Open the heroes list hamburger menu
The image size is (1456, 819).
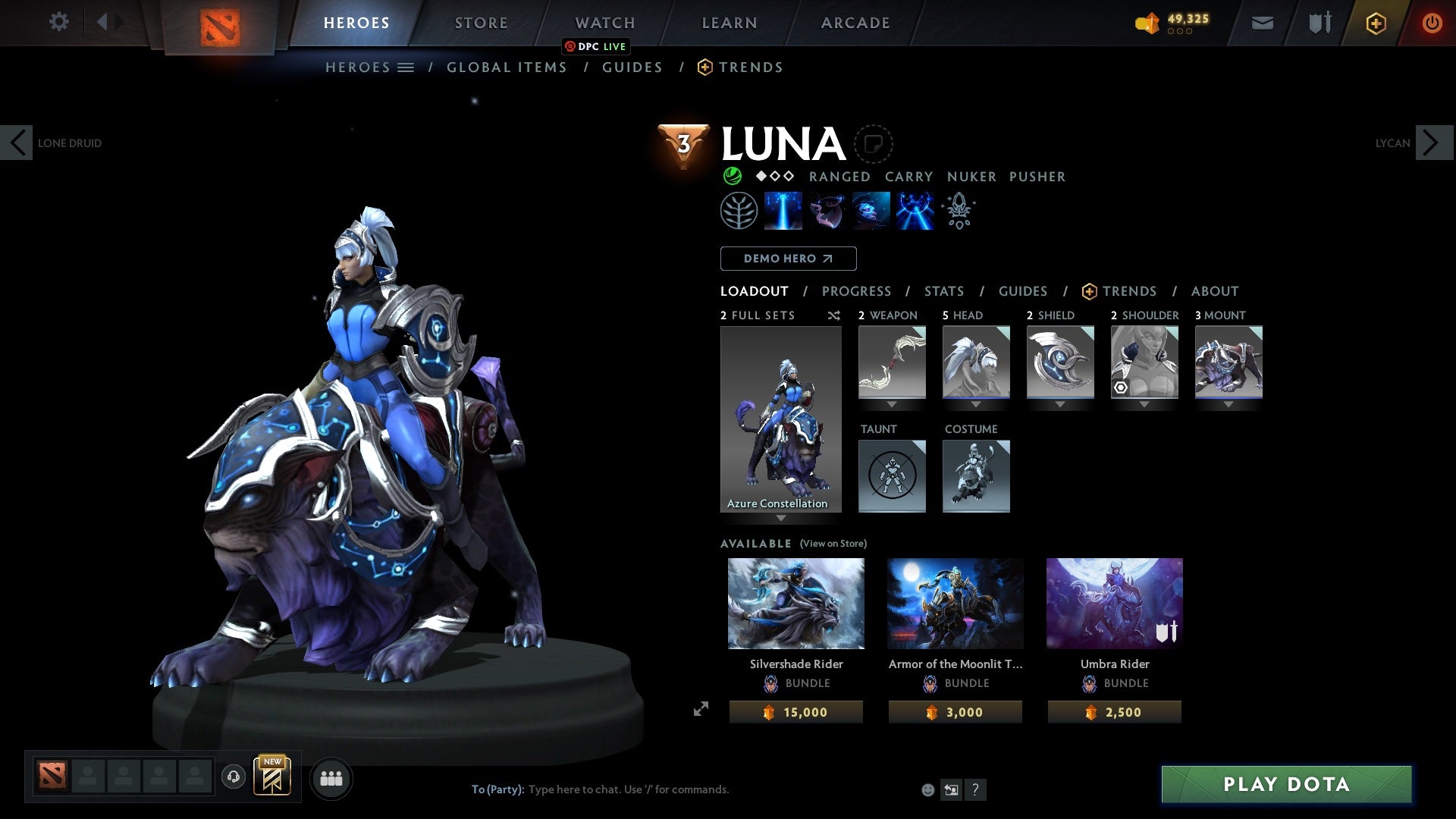pyautogui.click(x=406, y=67)
